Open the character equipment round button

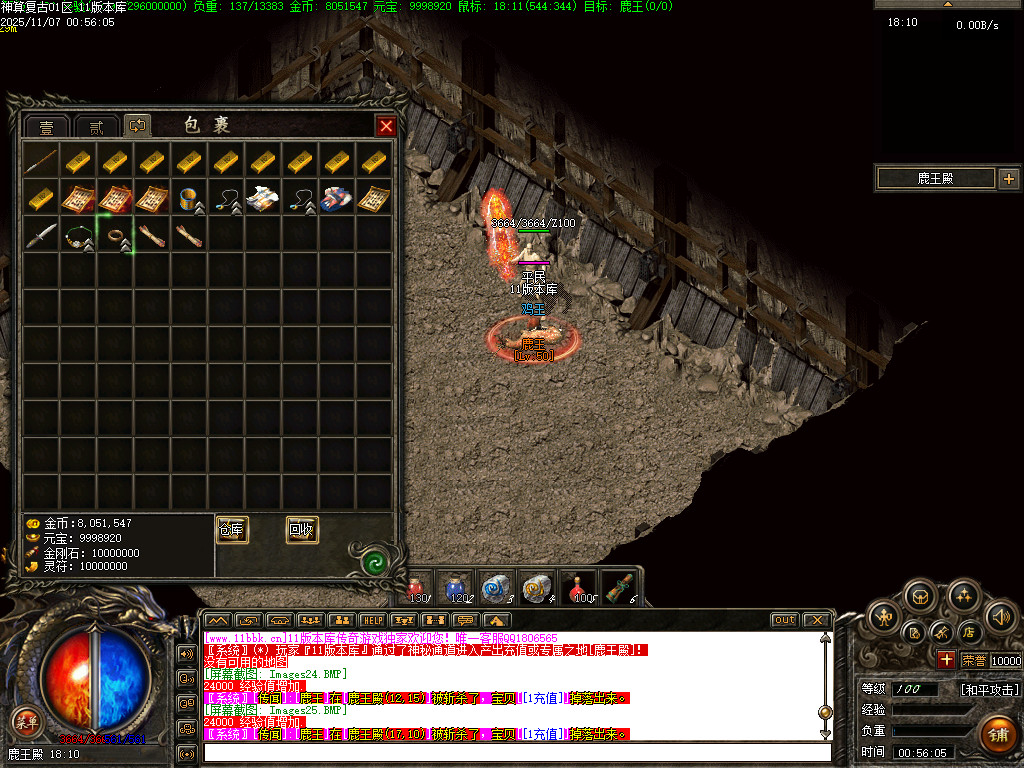(x=885, y=615)
